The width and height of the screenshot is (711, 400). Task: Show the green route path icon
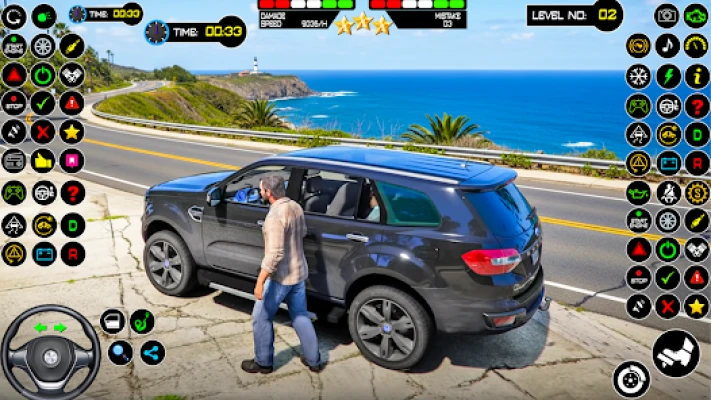(x=142, y=321)
